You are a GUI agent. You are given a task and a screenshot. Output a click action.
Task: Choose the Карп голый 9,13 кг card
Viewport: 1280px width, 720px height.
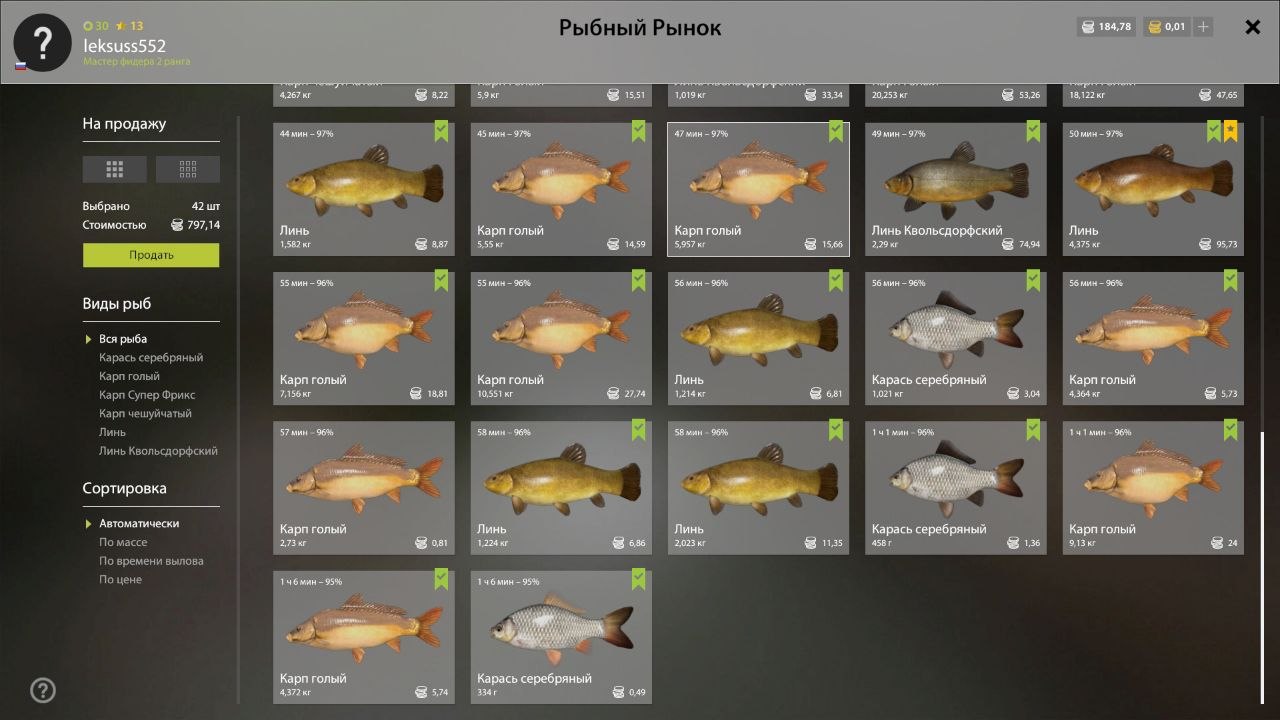pos(1152,488)
